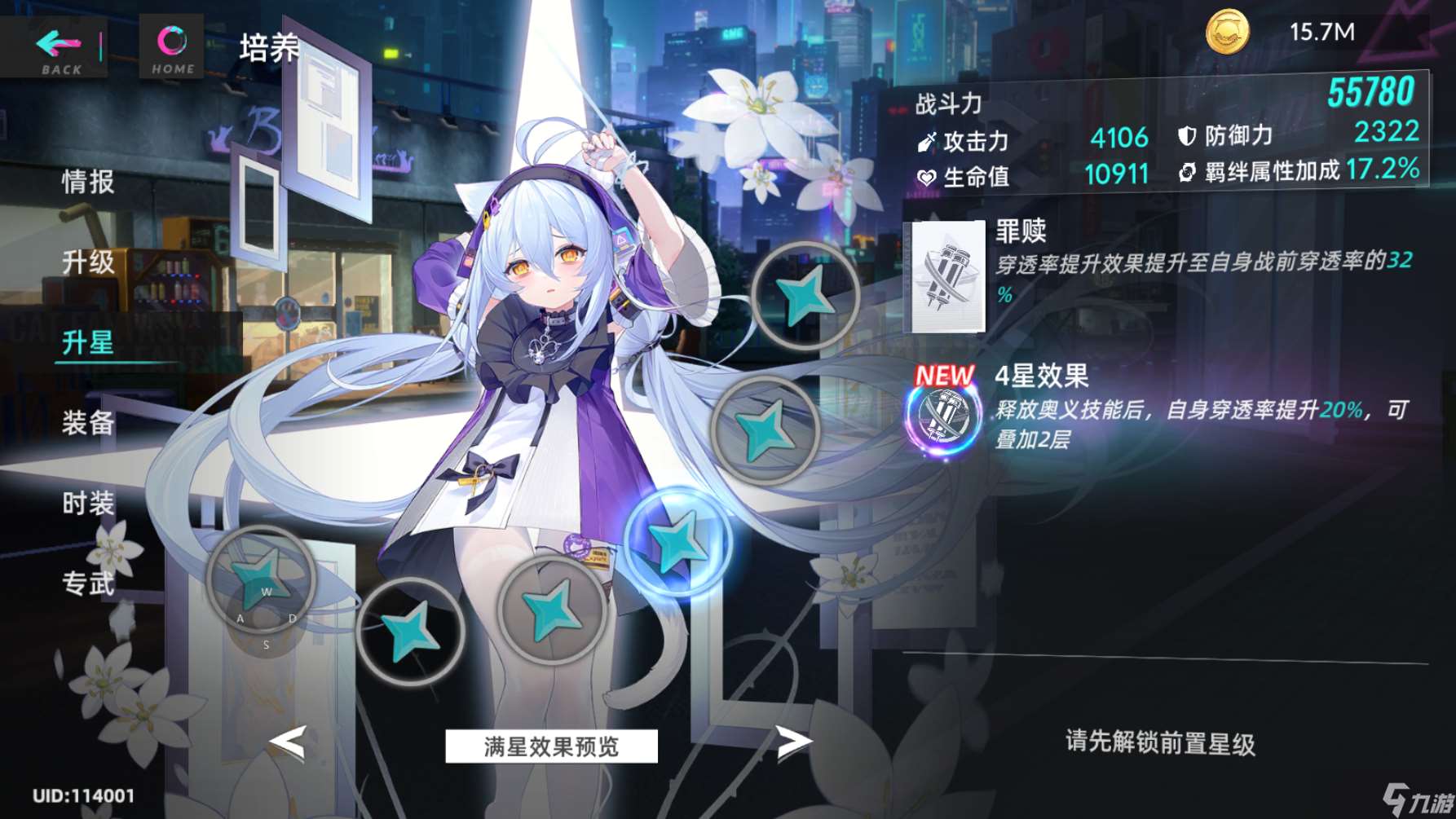Select the glowing blue highlighted star node
This screenshot has width=1456, height=819.
coord(677,542)
